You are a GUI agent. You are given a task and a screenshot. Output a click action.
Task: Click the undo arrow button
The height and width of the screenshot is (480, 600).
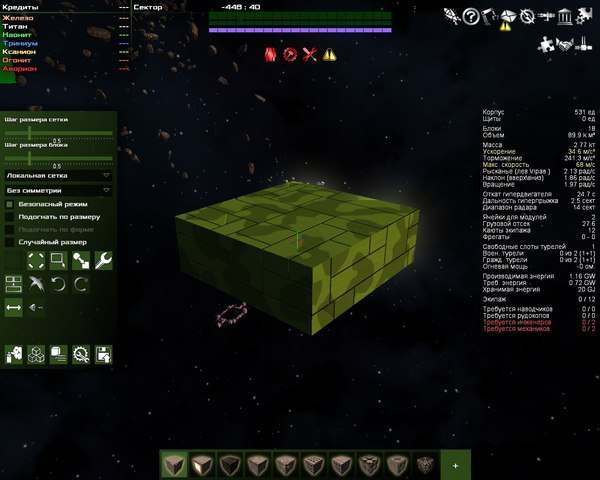point(58,284)
